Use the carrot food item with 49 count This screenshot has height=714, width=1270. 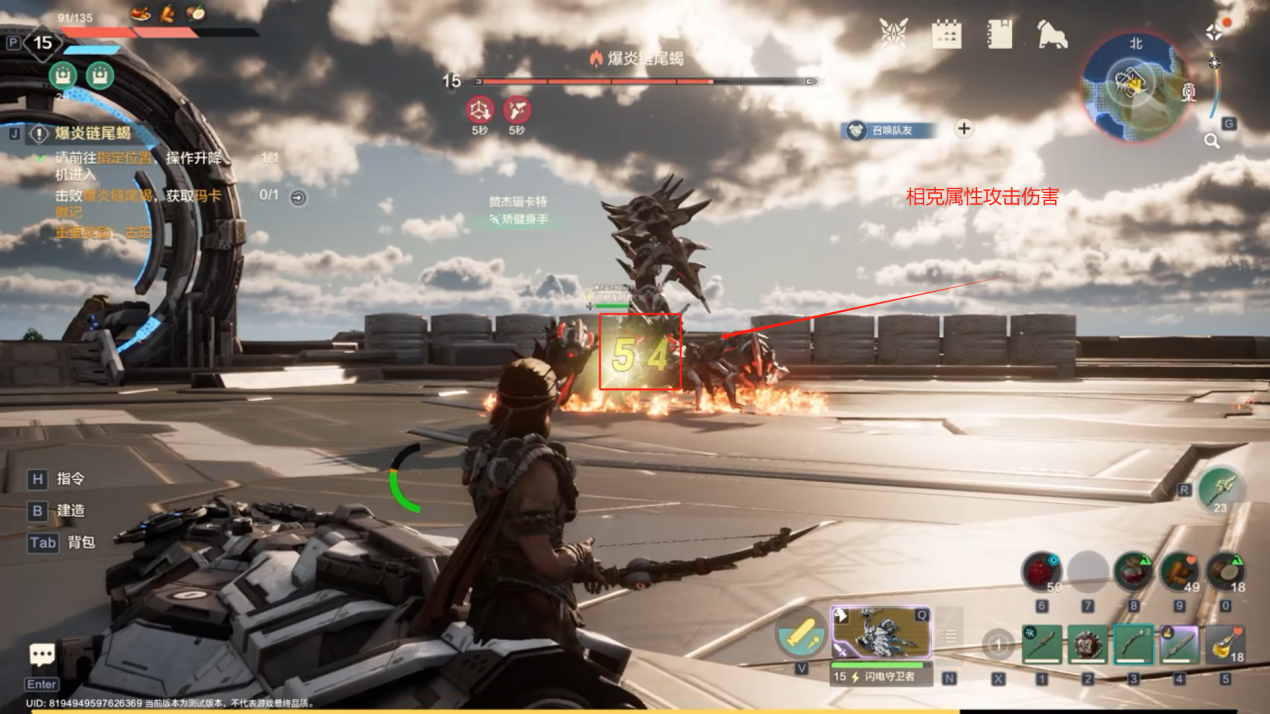[x=1180, y=572]
